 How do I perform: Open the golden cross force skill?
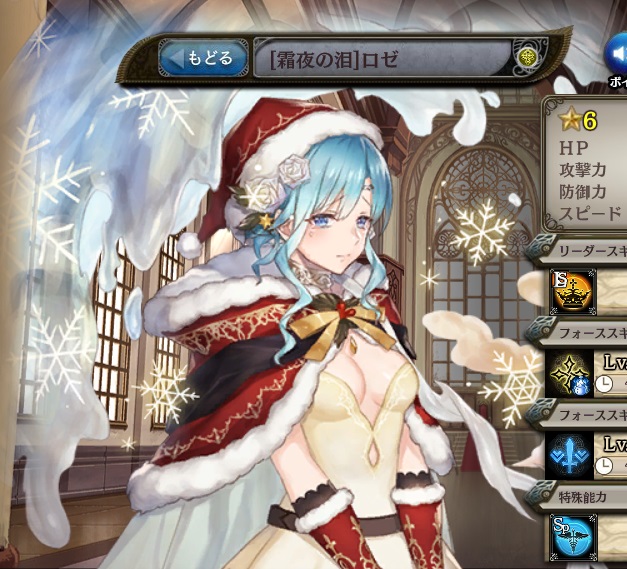pyautogui.click(x=573, y=372)
